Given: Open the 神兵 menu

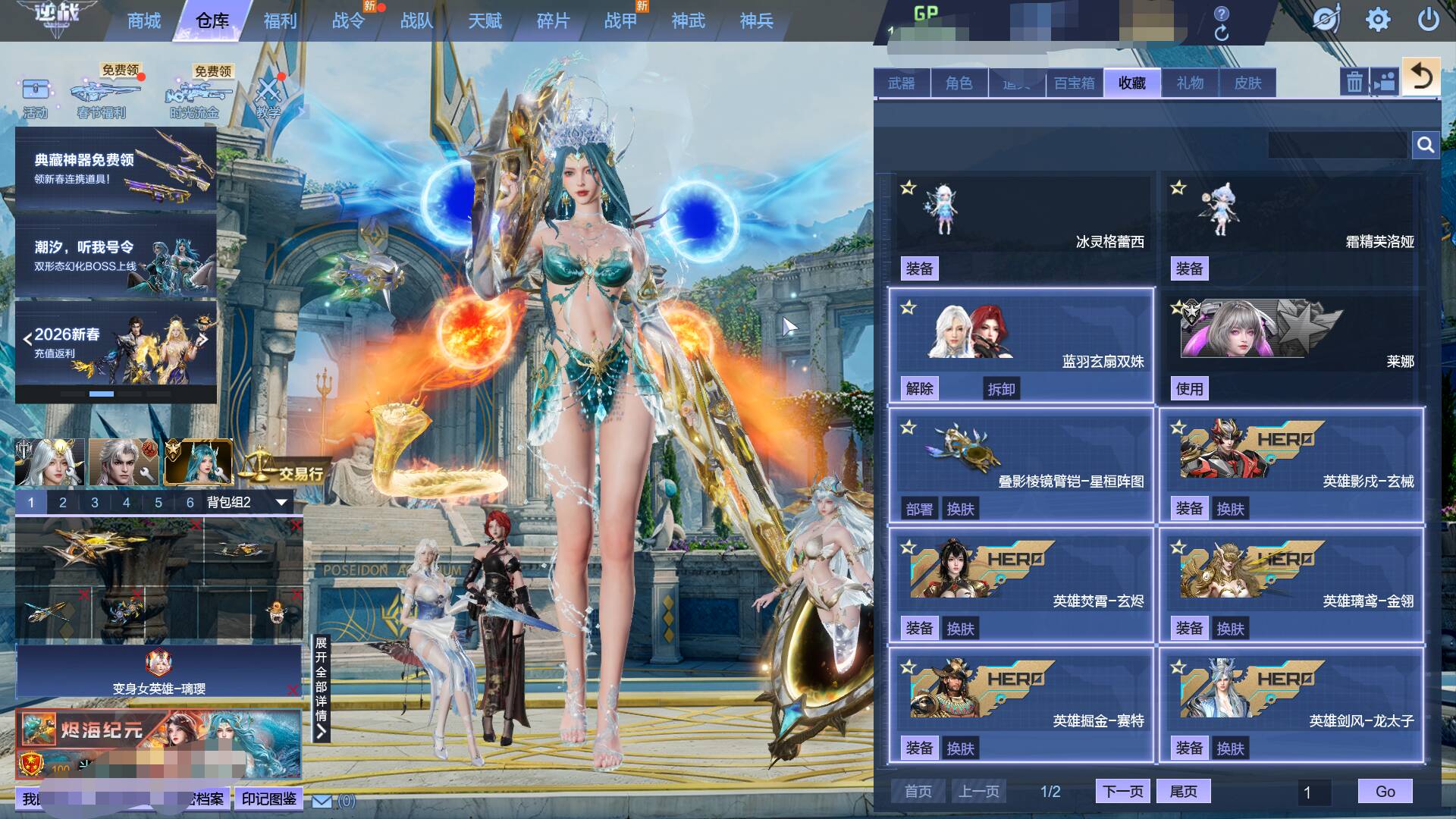Looking at the screenshot, I should [756, 21].
